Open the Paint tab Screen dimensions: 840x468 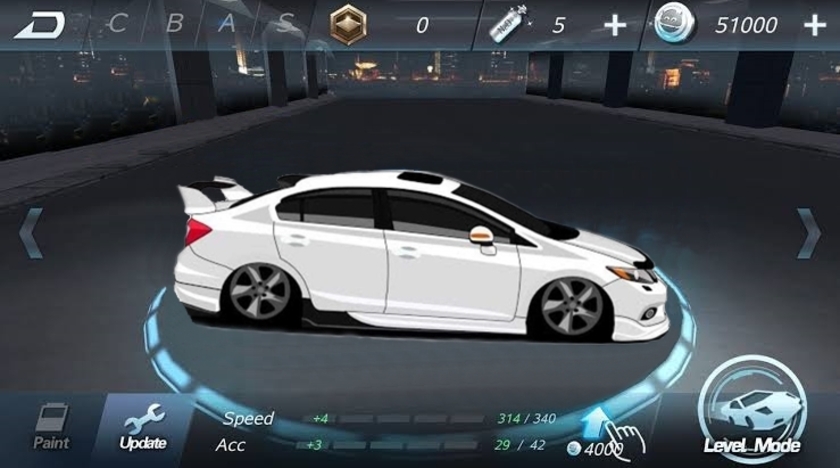point(51,426)
